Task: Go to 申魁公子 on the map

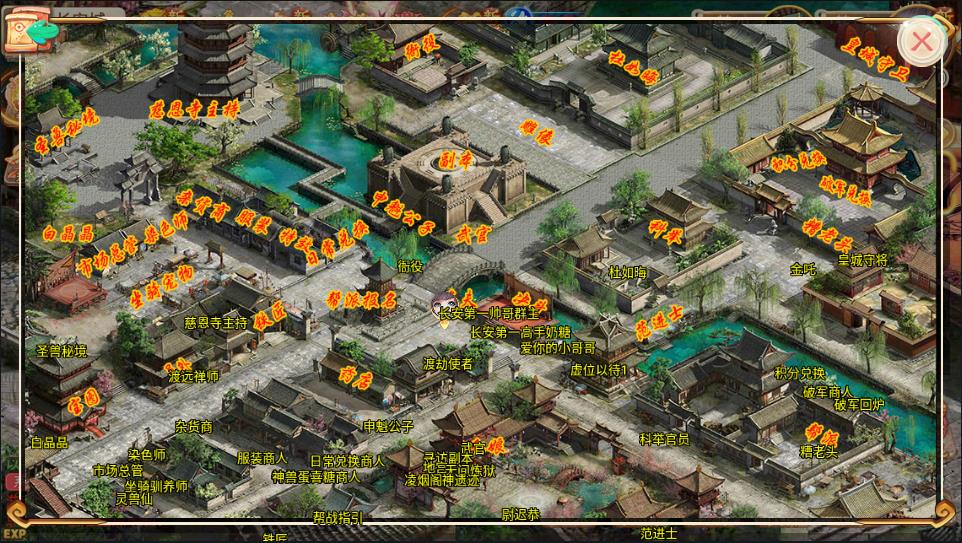Action: tap(388, 425)
